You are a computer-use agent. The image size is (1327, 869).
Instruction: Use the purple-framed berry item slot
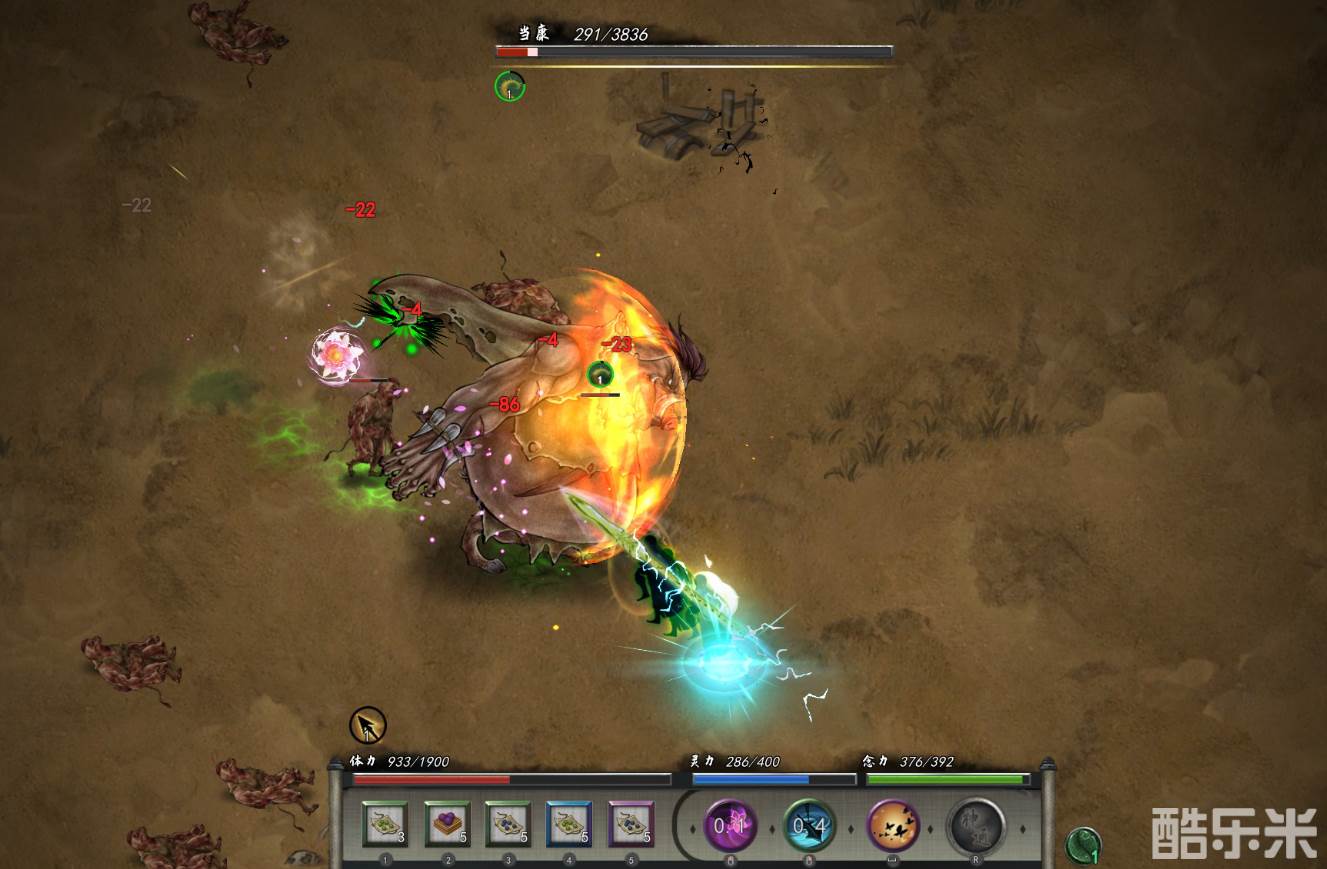[630, 824]
